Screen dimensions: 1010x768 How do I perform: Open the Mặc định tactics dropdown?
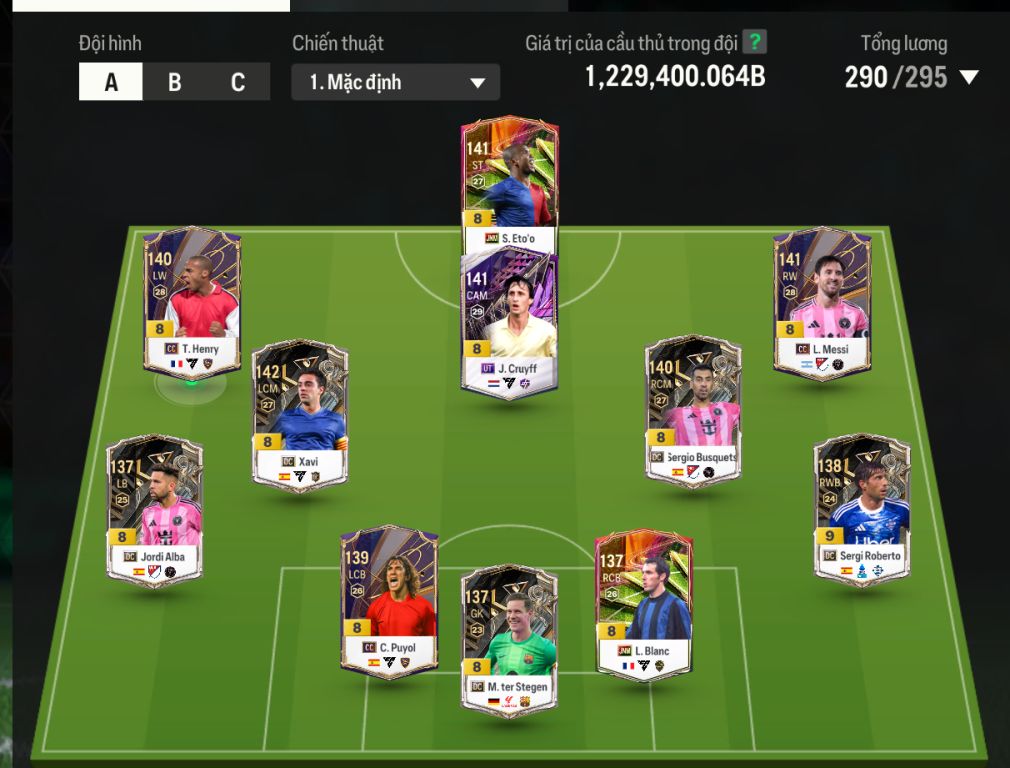(x=396, y=82)
